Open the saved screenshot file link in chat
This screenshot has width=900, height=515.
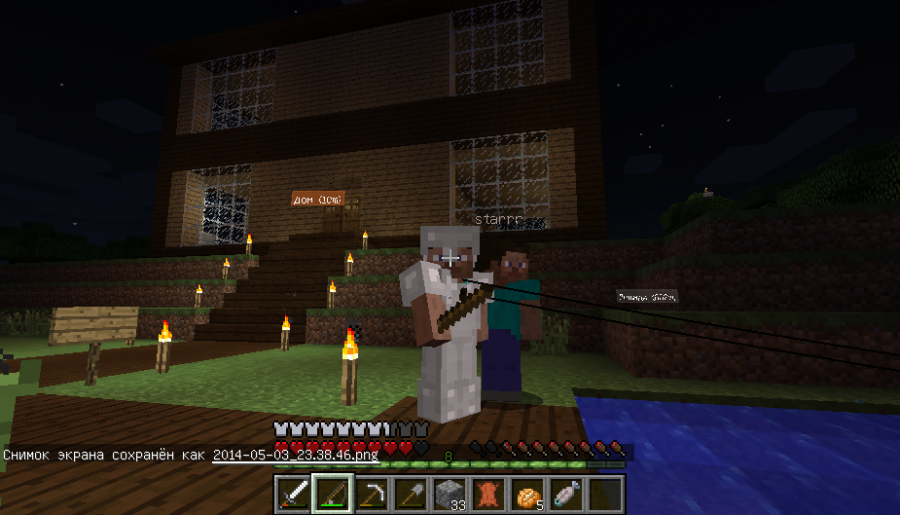[295, 454]
